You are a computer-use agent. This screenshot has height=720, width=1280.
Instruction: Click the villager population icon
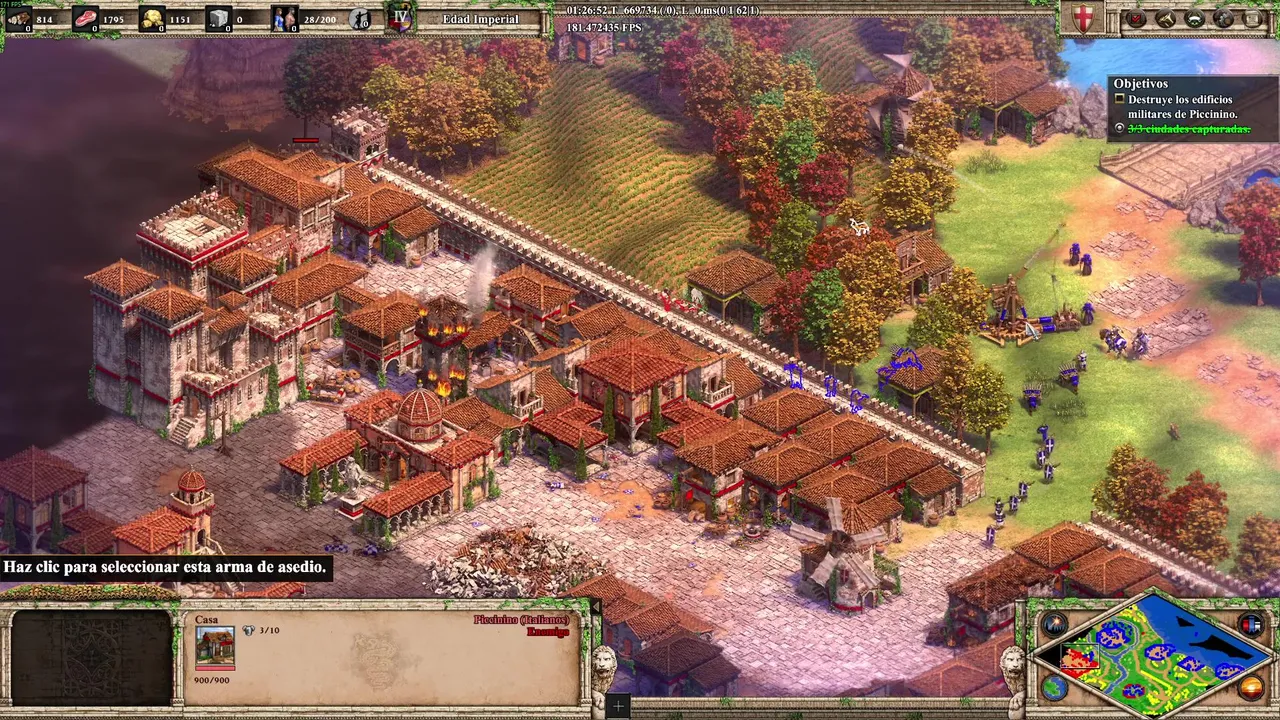pyautogui.click(x=285, y=18)
